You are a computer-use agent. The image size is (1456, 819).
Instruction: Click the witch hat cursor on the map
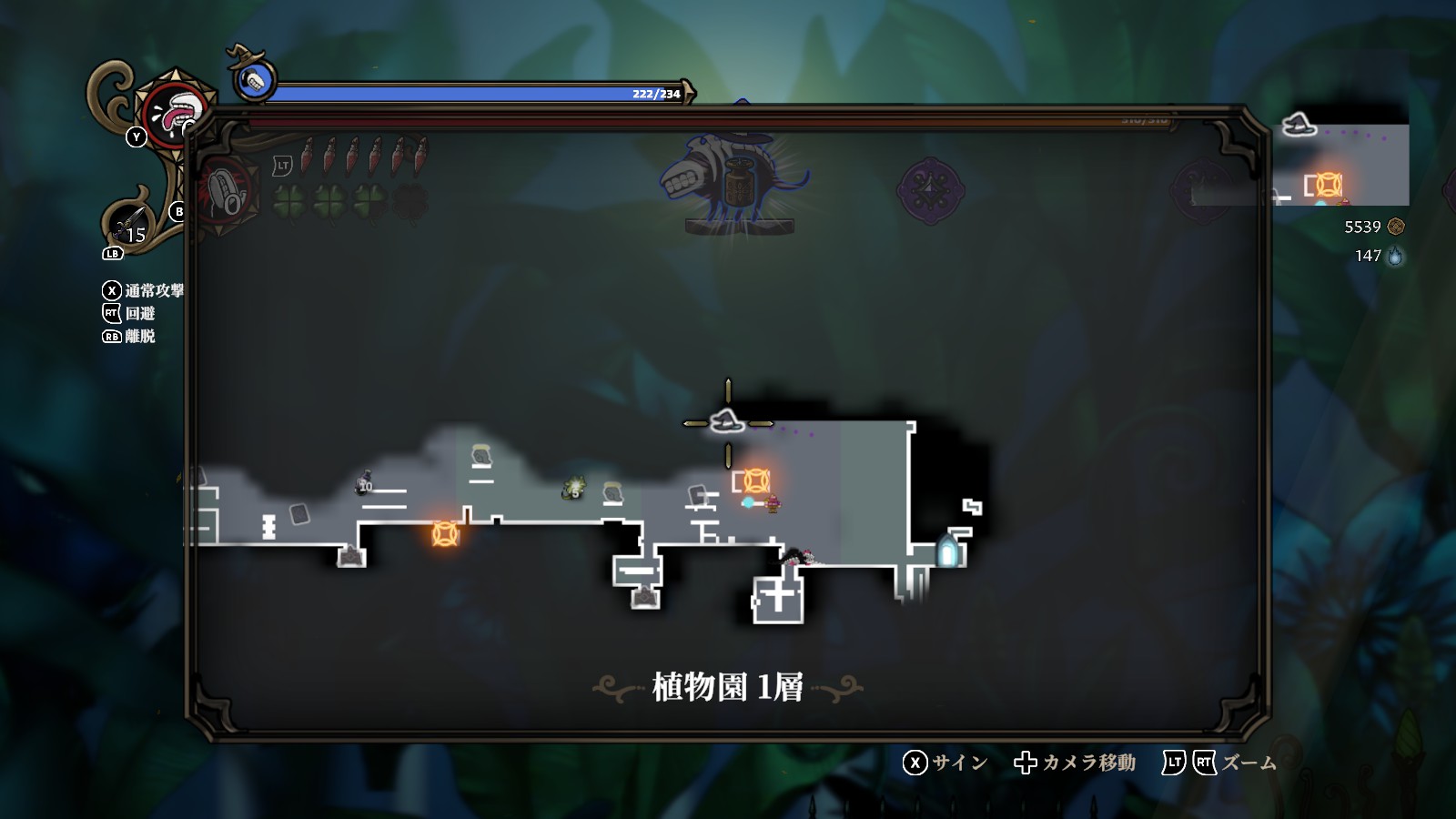point(727,422)
